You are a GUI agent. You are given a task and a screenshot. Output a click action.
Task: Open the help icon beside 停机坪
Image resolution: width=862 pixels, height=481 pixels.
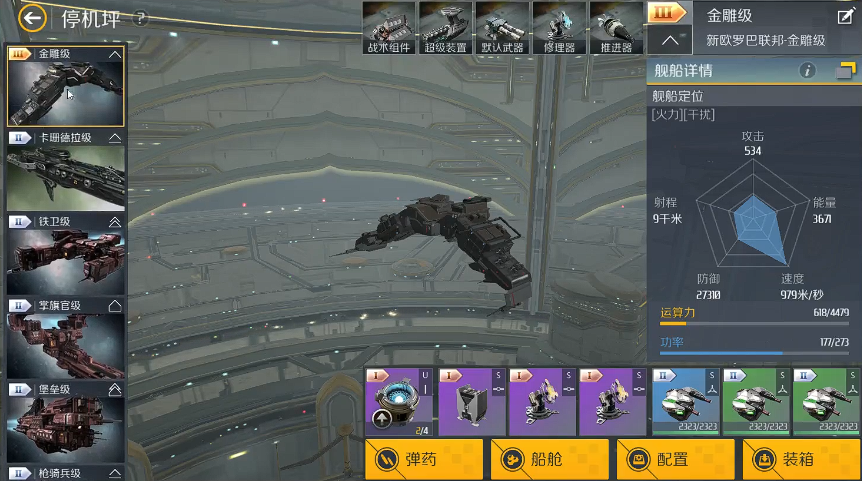[141, 18]
